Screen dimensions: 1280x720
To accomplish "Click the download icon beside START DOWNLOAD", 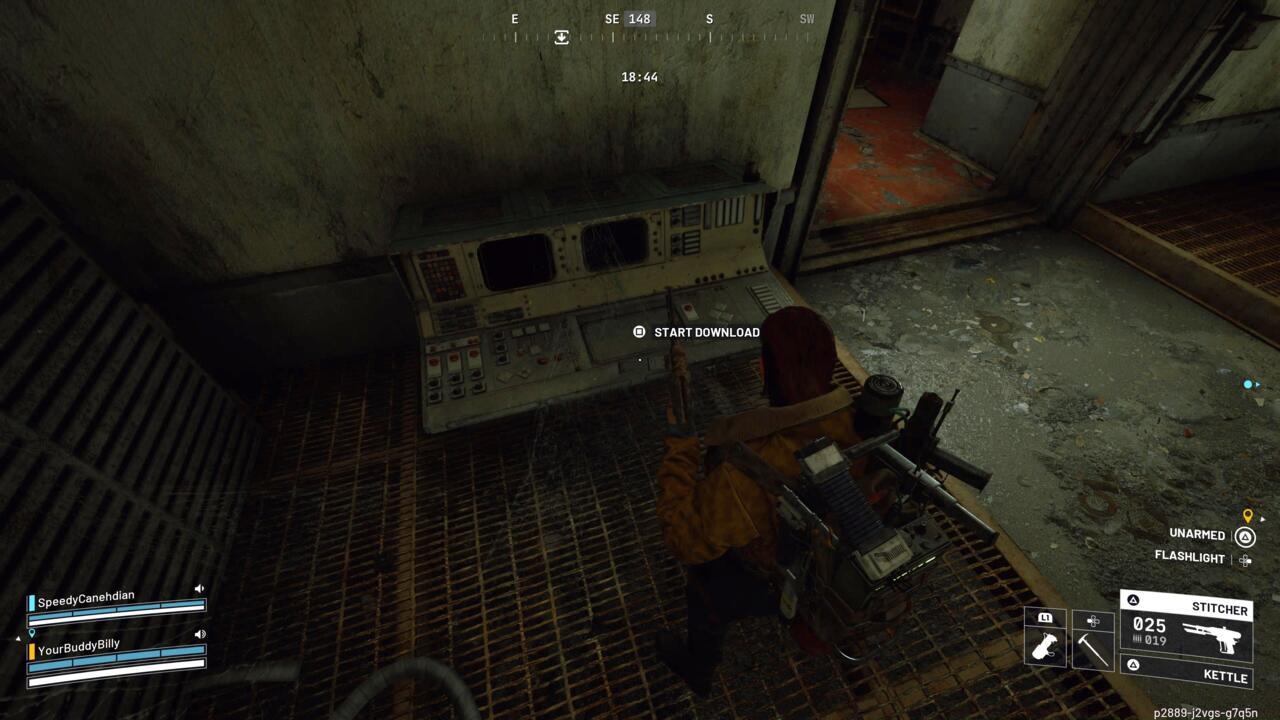I will click(637, 331).
